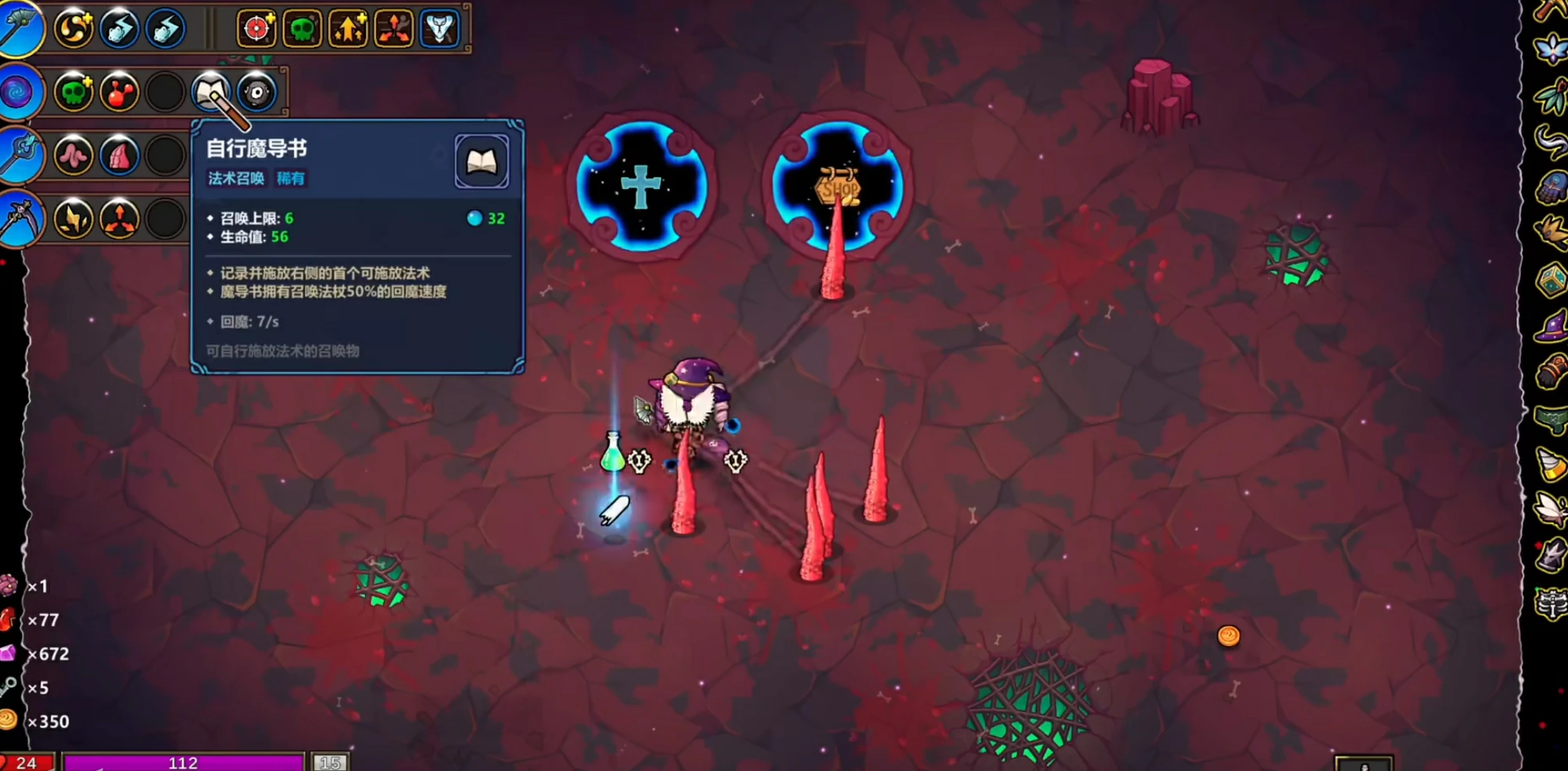This screenshot has width=1568, height=771.
Task: Select the skeleton ribcage relic
Action: tap(1551, 603)
